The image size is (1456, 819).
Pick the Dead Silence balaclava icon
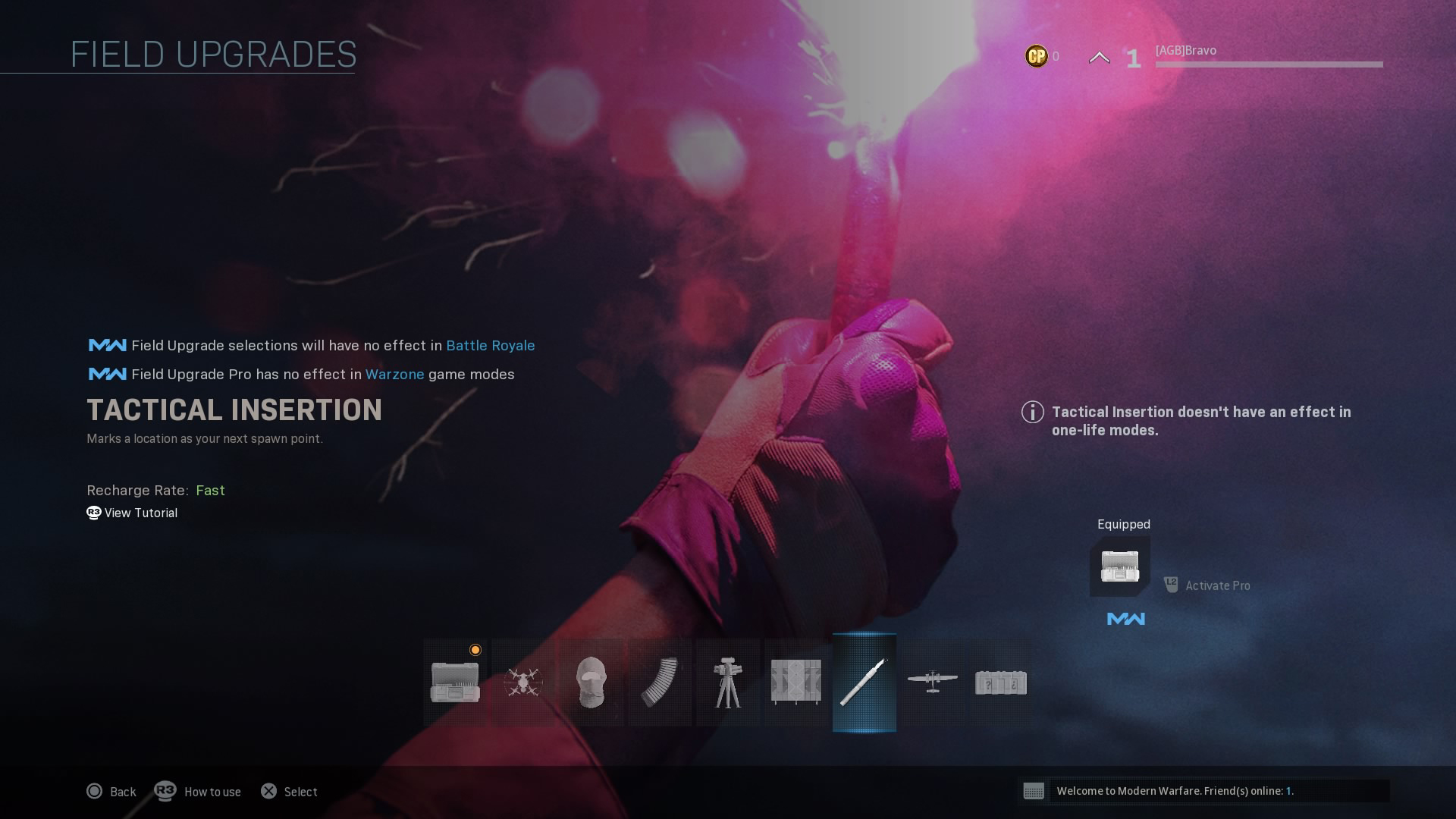pos(591,682)
